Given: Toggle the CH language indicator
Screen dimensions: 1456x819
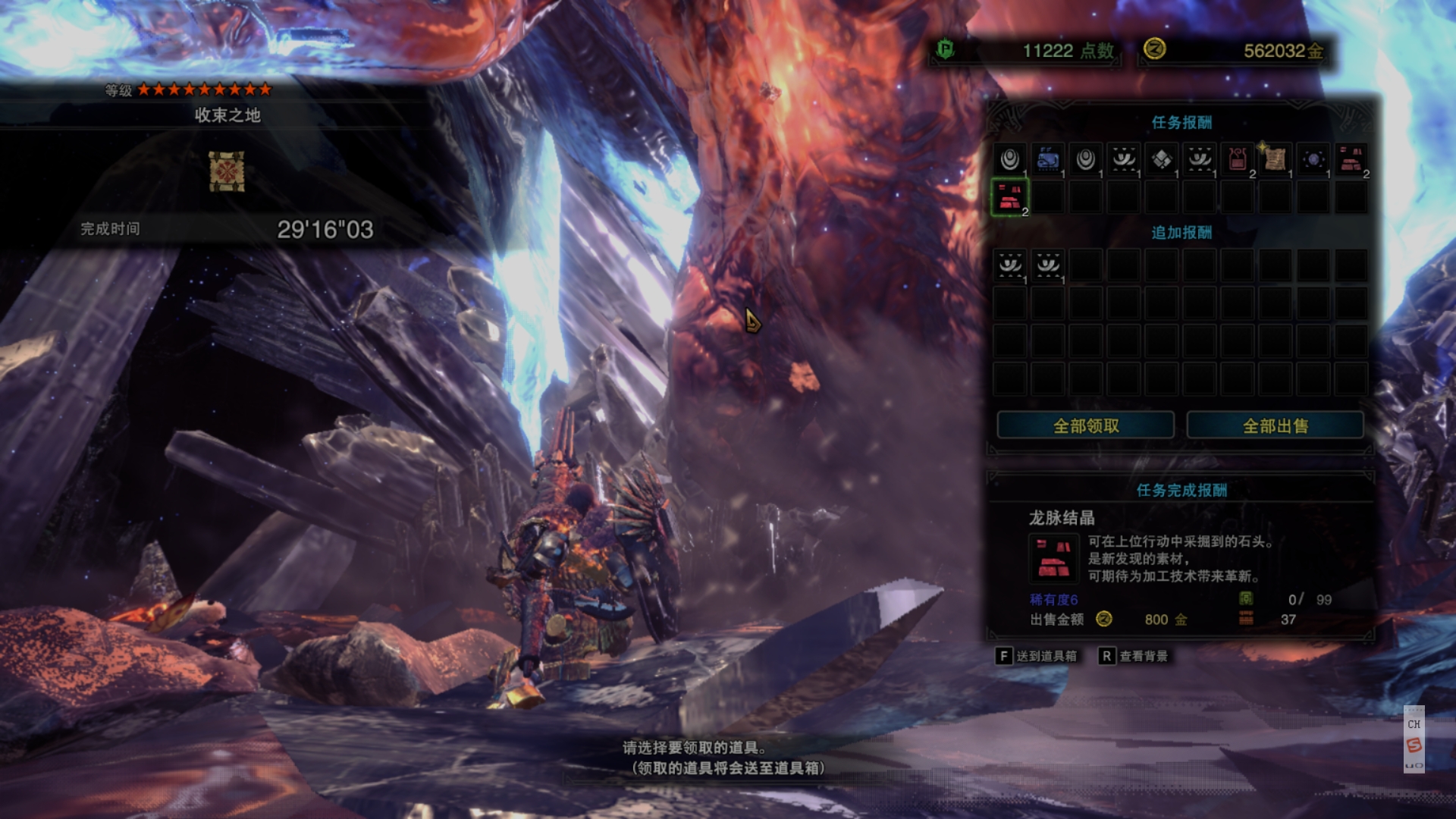Looking at the screenshot, I should (1414, 724).
